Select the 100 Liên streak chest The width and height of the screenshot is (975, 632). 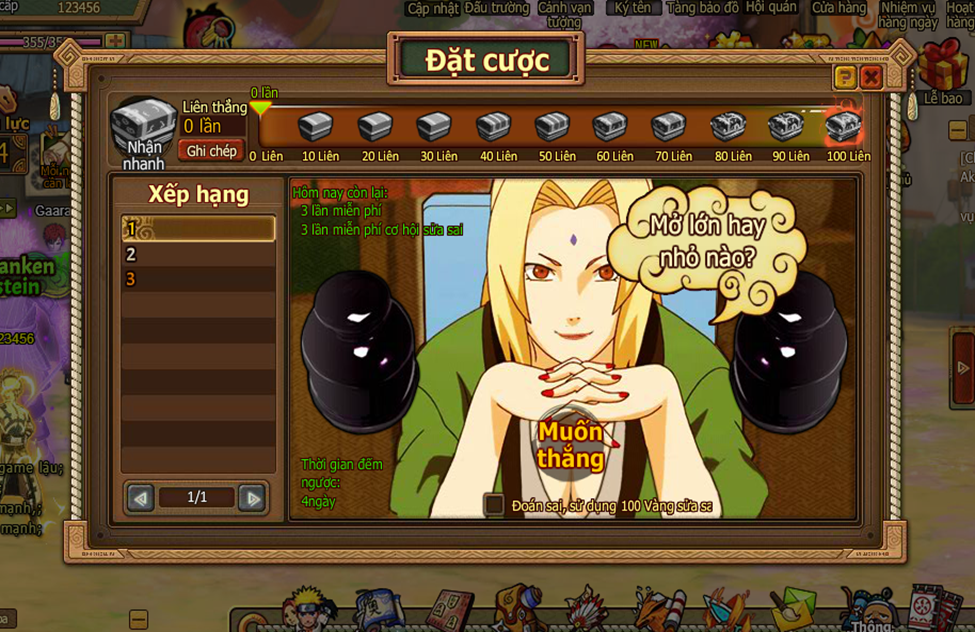[x=844, y=127]
